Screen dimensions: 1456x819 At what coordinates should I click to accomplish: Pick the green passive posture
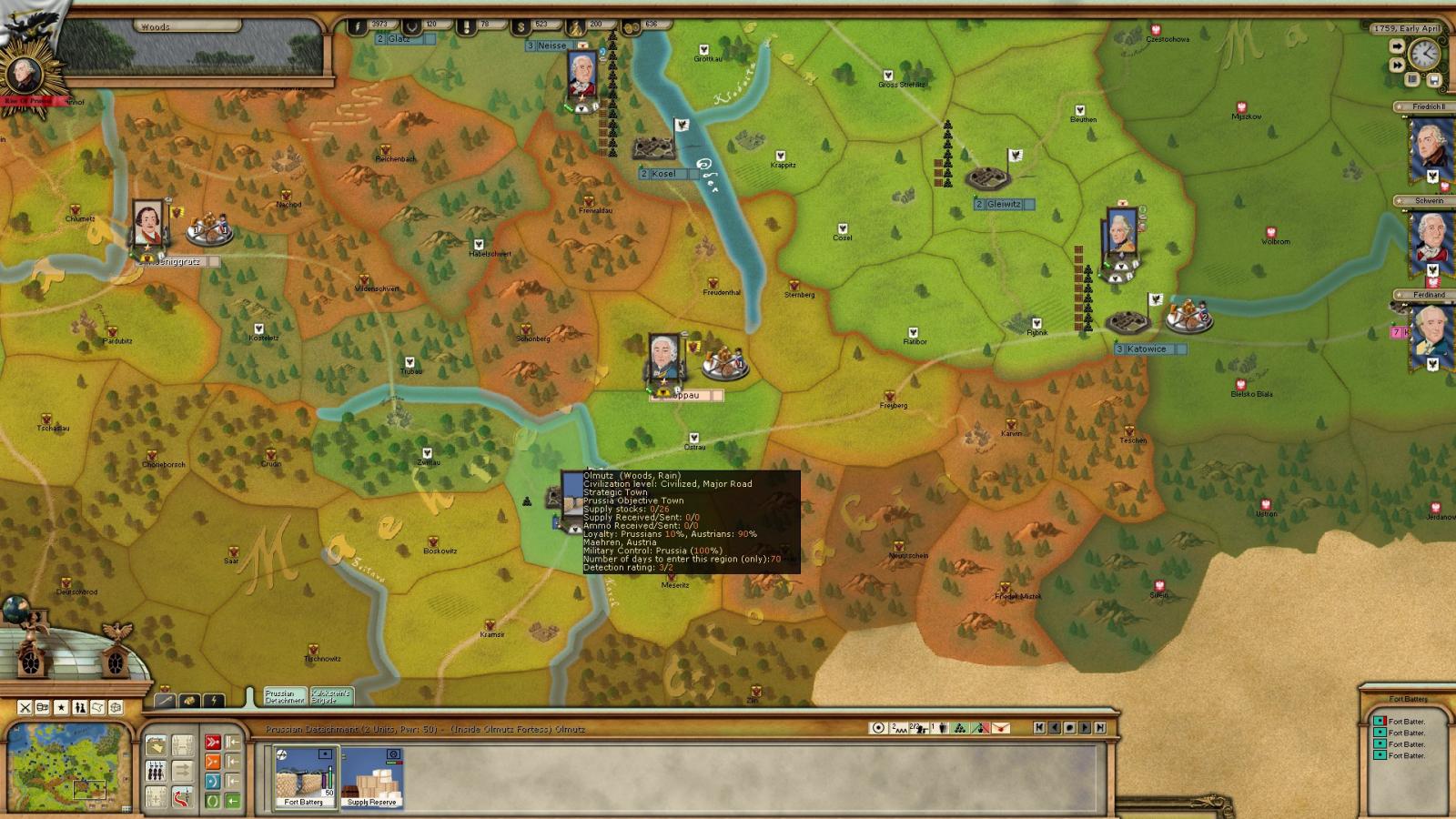tap(212, 801)
